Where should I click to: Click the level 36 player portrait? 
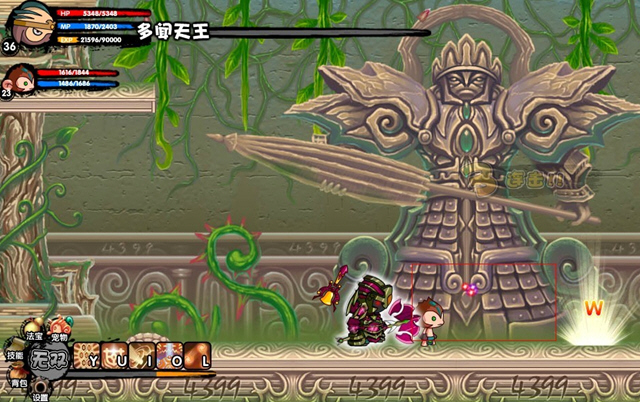tap(22, 26)
